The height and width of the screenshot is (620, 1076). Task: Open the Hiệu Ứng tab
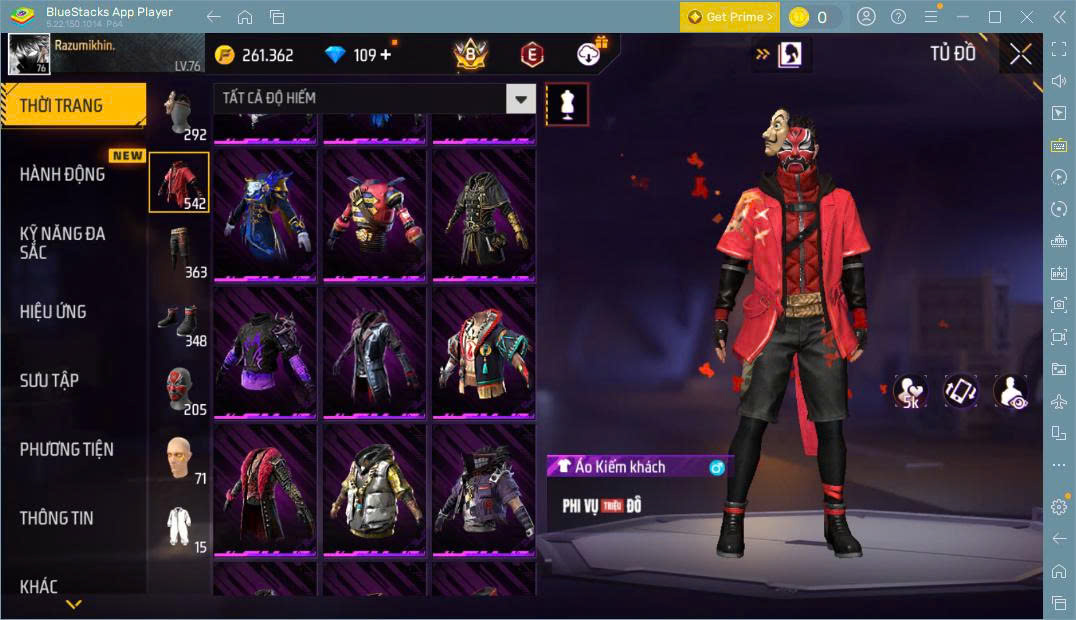(x=53, y=312)
